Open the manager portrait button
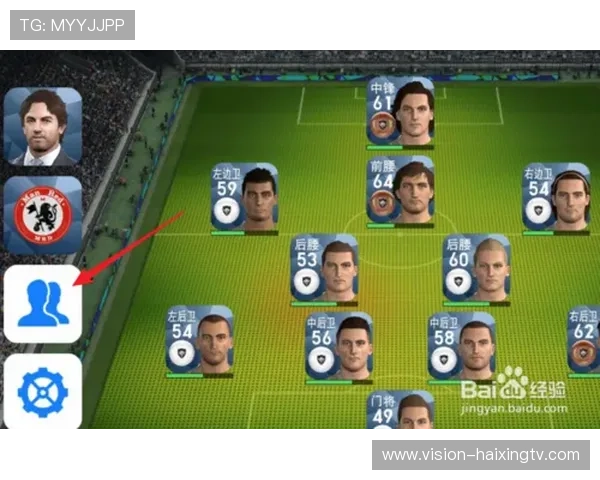Image resolution: width=600 pixels, height=480 pixels. (x=43, y=127)
